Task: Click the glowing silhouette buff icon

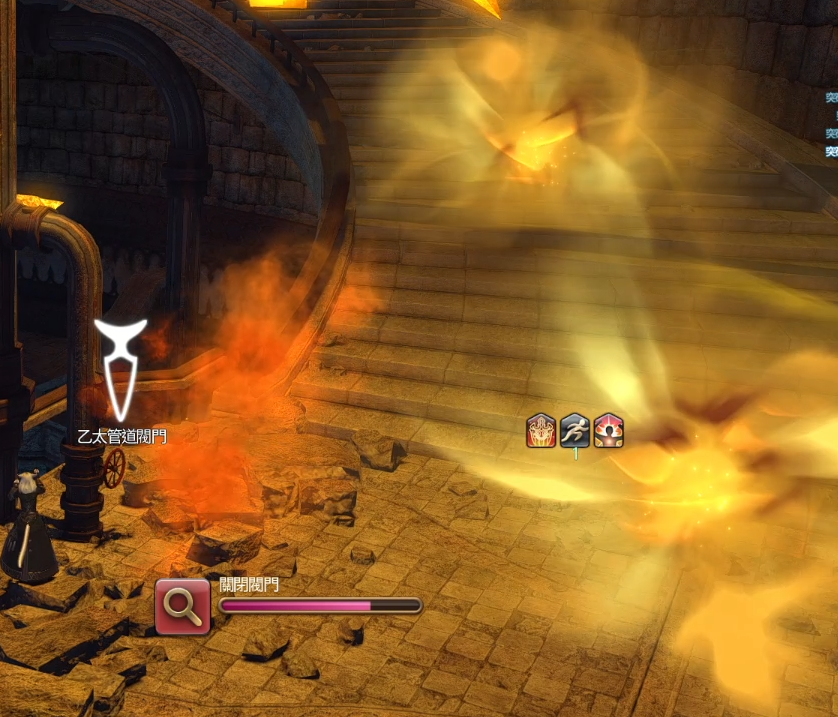Action: coord(608,431)
